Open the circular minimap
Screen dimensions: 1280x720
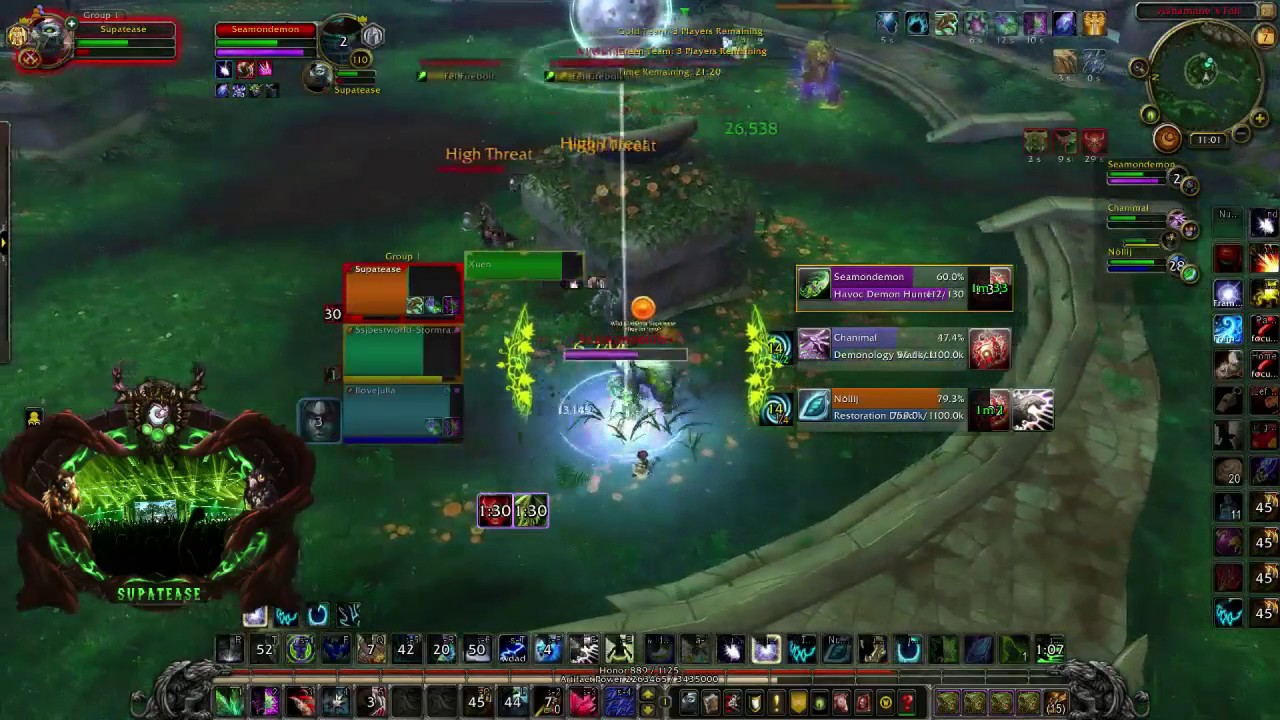point(1207,72)
